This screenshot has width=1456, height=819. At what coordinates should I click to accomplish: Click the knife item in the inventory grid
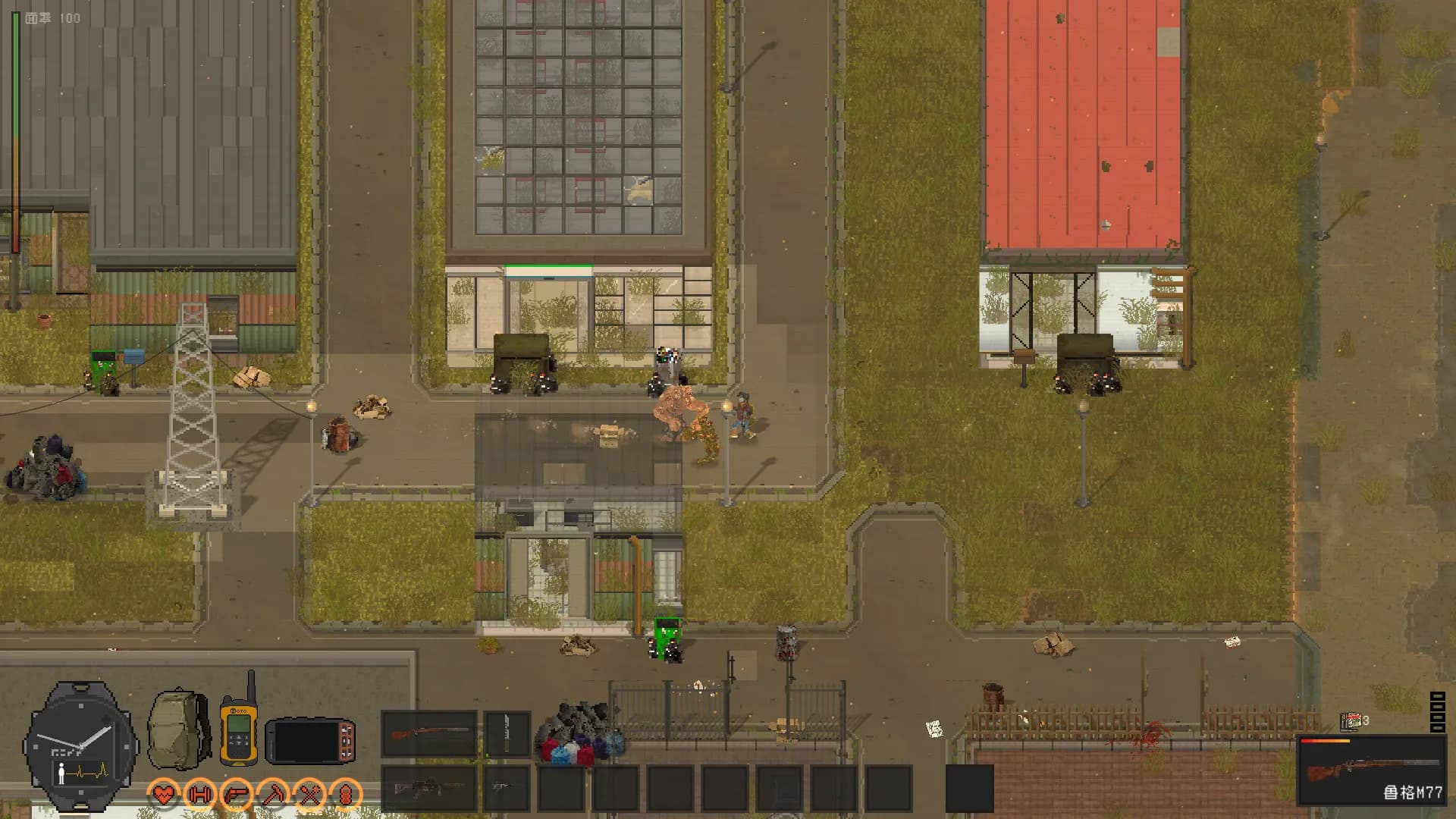(x=506, y=734)
